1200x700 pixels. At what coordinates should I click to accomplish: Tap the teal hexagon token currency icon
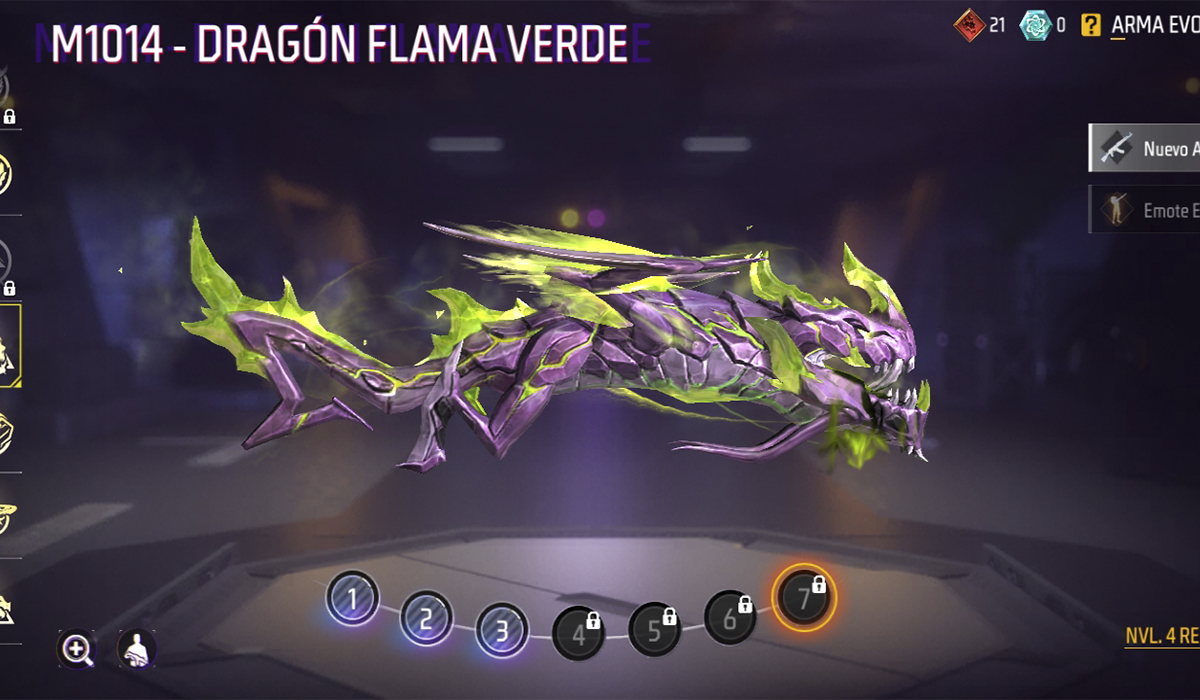coord(1035,26)
